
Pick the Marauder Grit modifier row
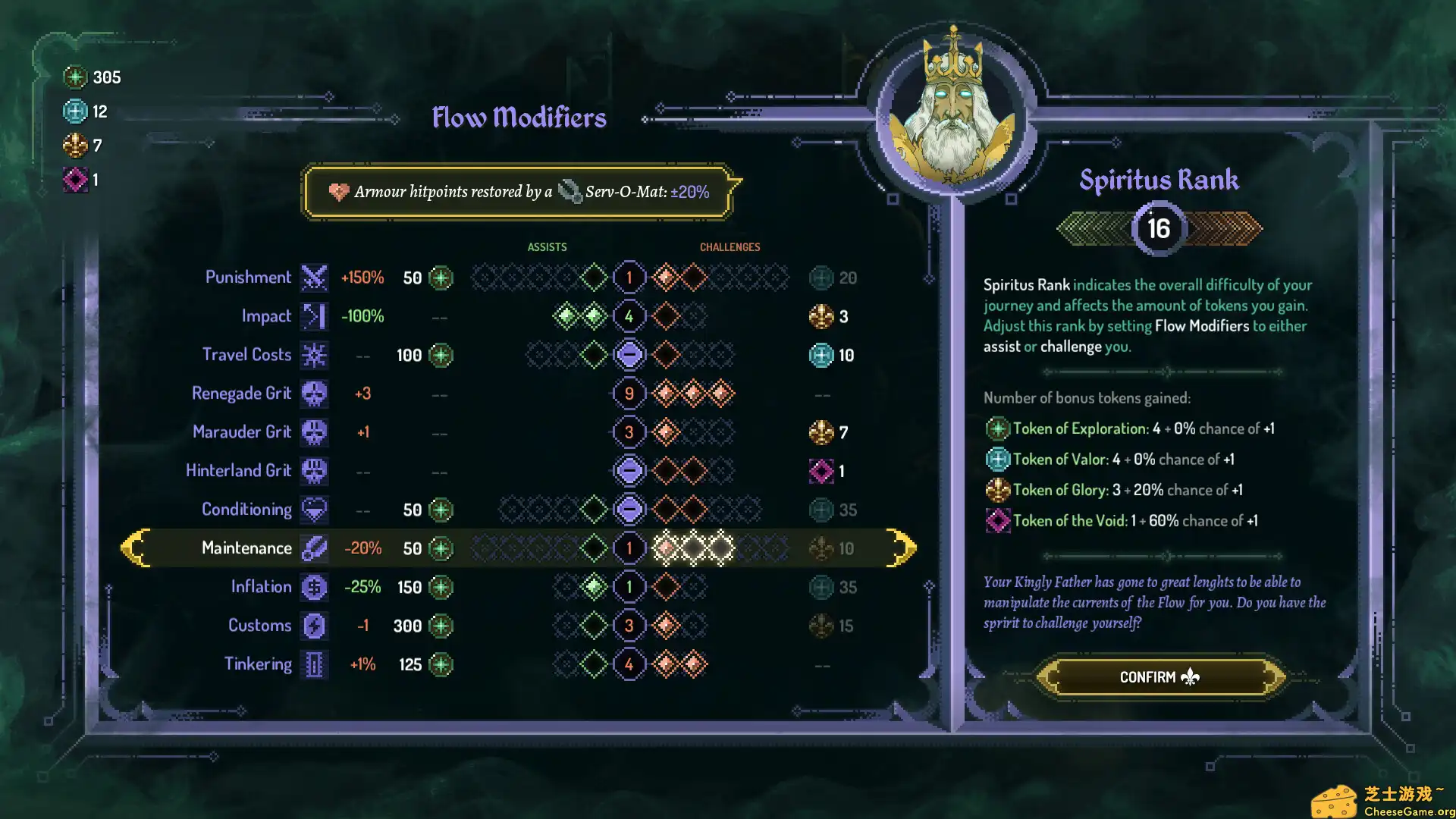[242, 432]
